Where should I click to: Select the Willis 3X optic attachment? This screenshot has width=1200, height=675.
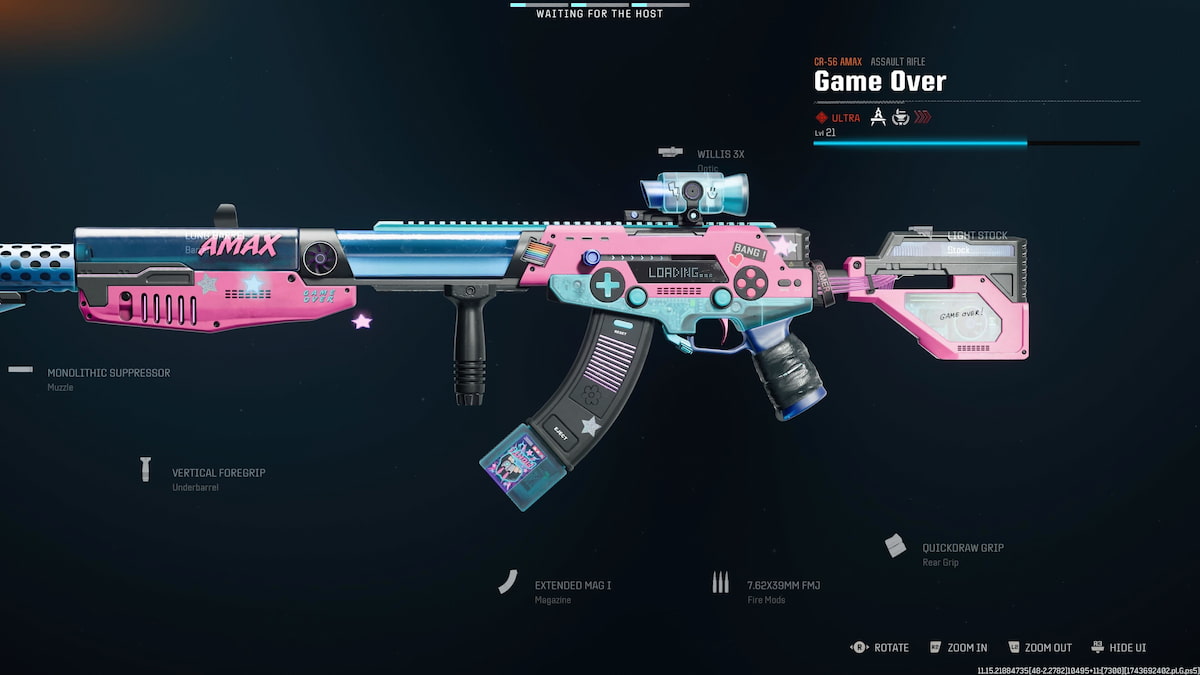pyautogui.click(x=720, y=155)
